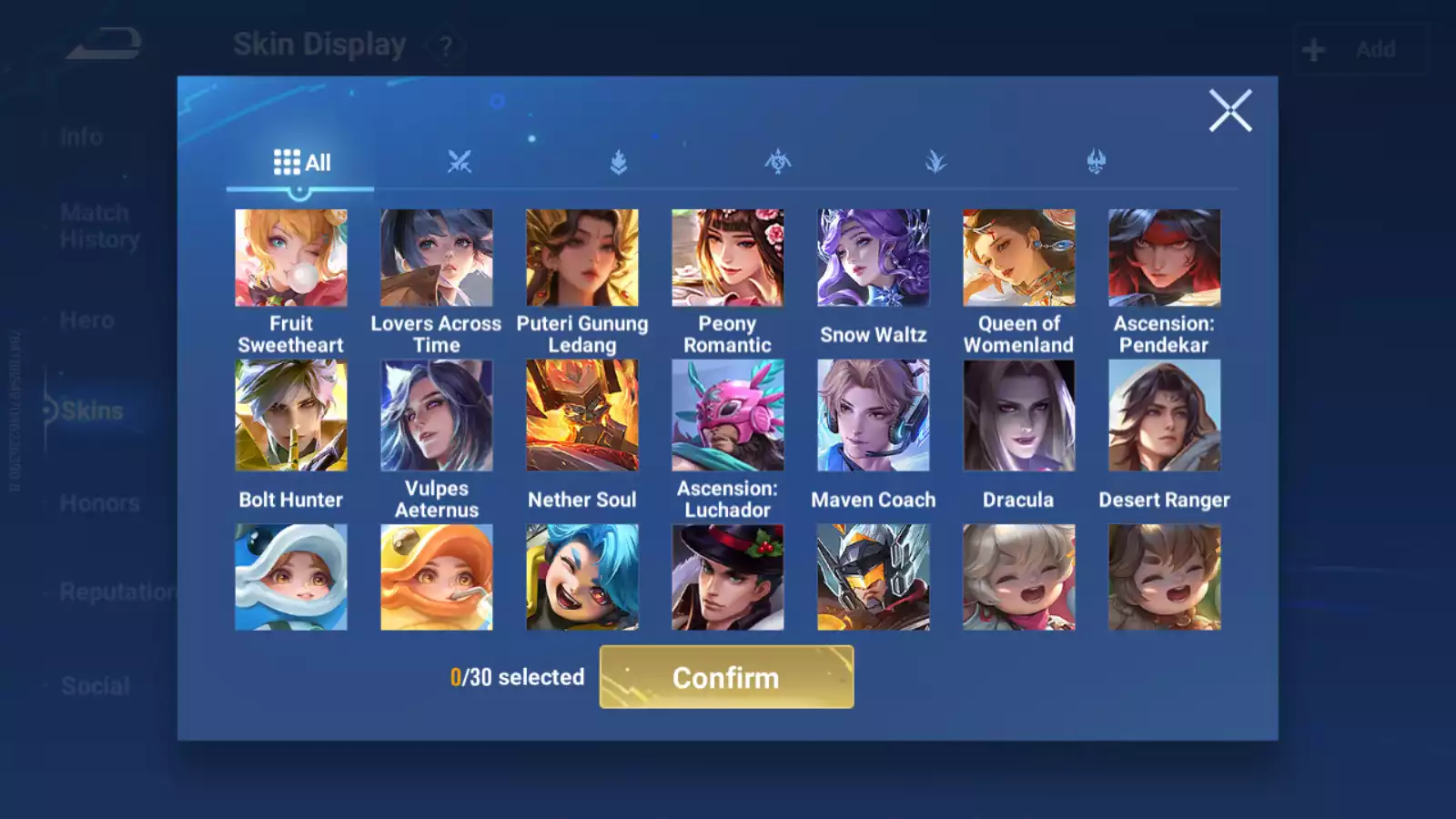This screenshot has height=819, width=1456.
Task: Close the skin selection popup
Action: [x=1229, y=111]
